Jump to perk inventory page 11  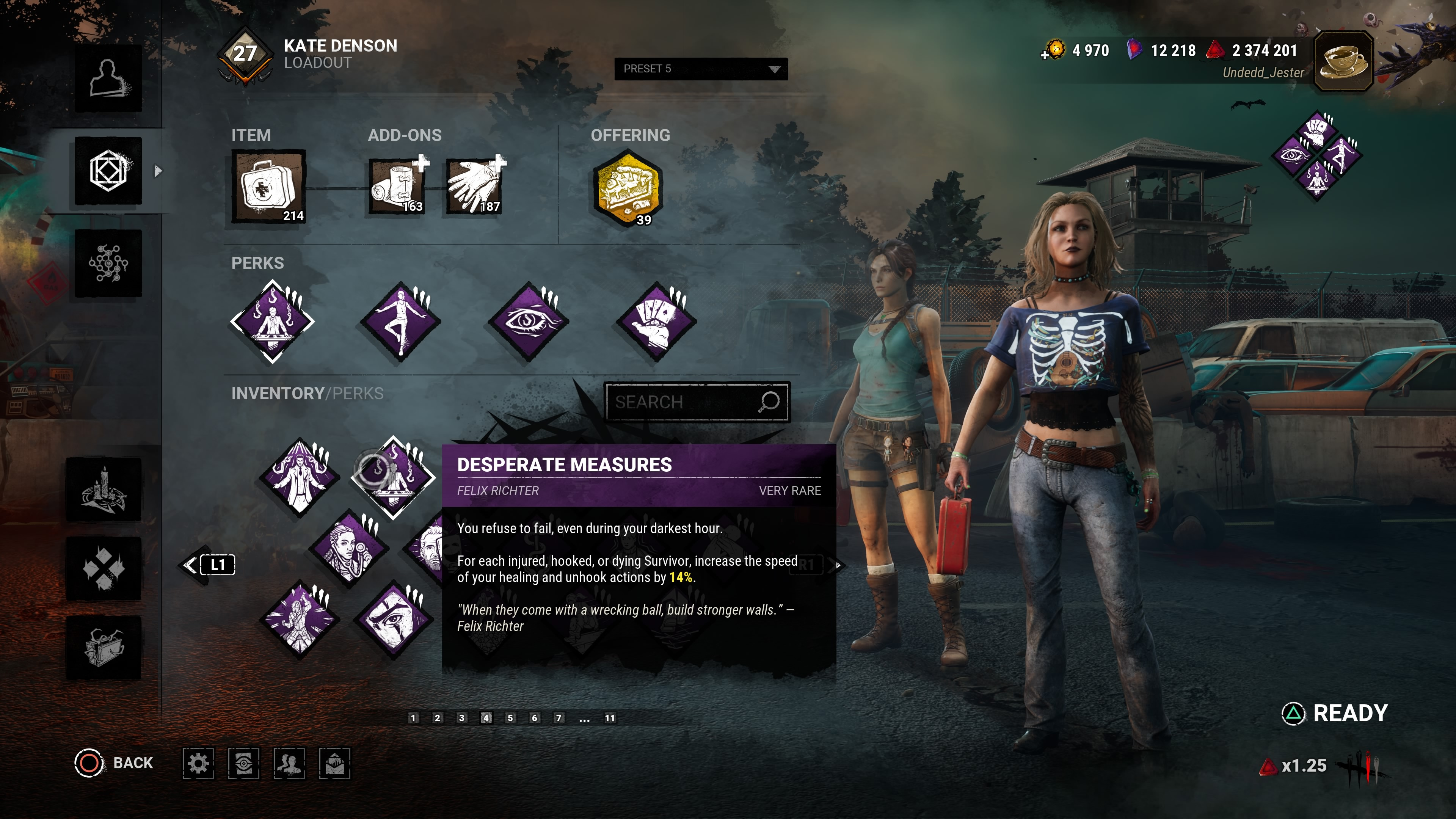[609, 718]
